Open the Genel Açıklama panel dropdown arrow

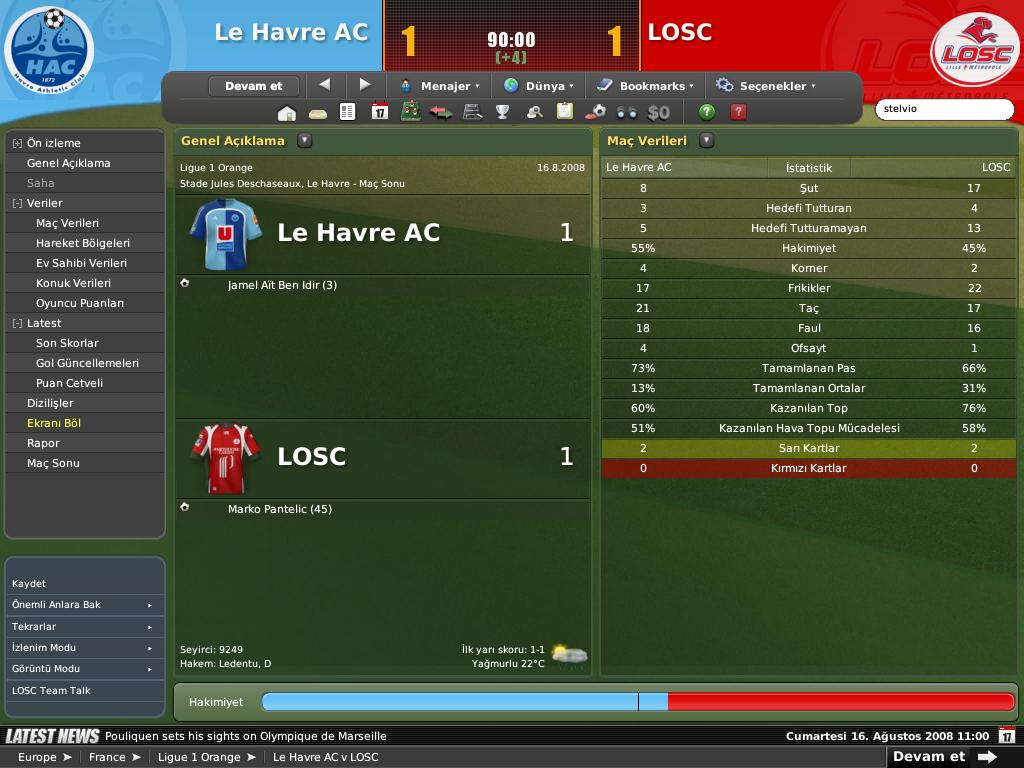pyautogui.click(x=305, y=141)
